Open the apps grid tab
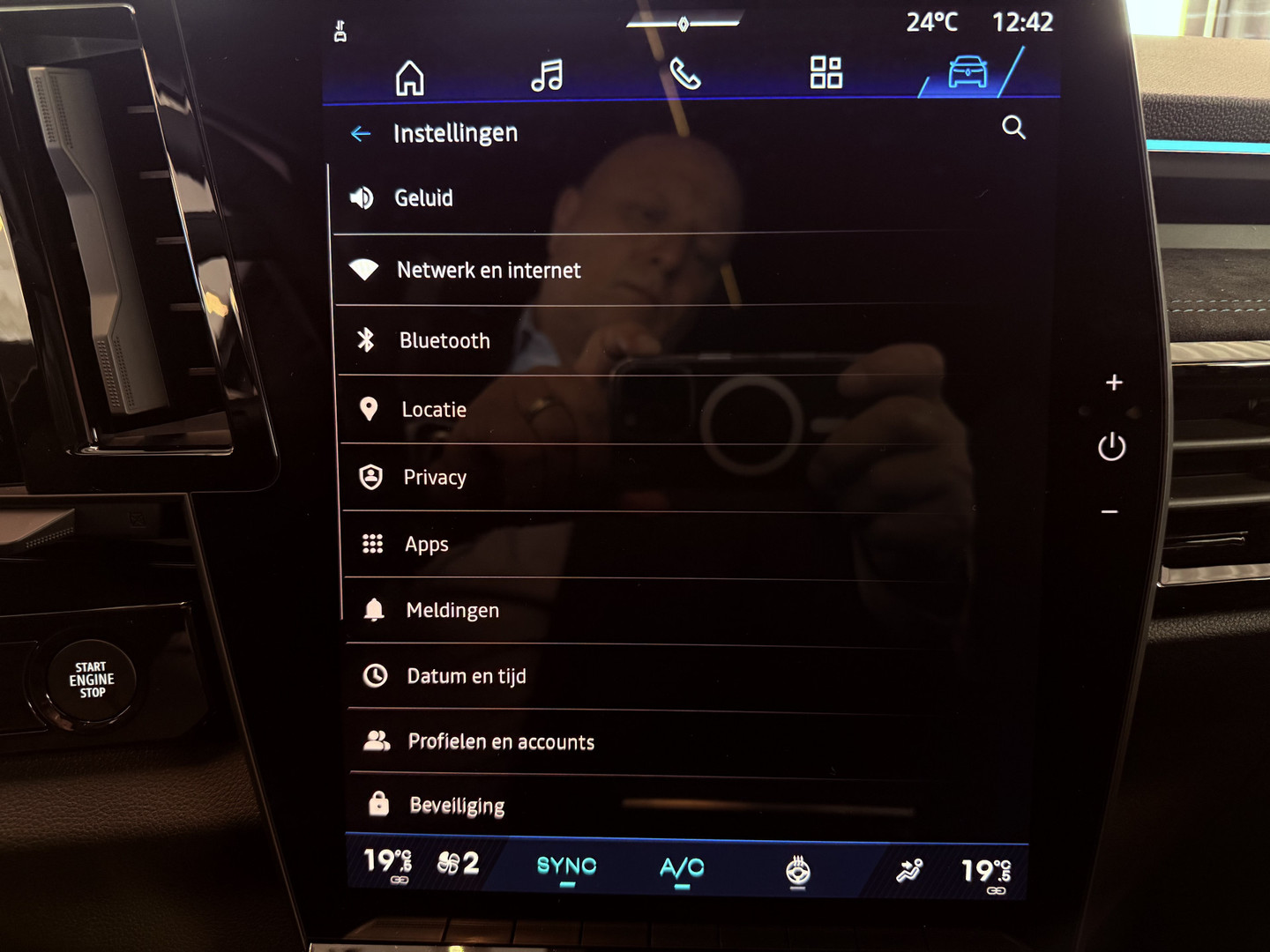Image resolution: width=1270 pixels, height=952 pixels. point(825,72)
